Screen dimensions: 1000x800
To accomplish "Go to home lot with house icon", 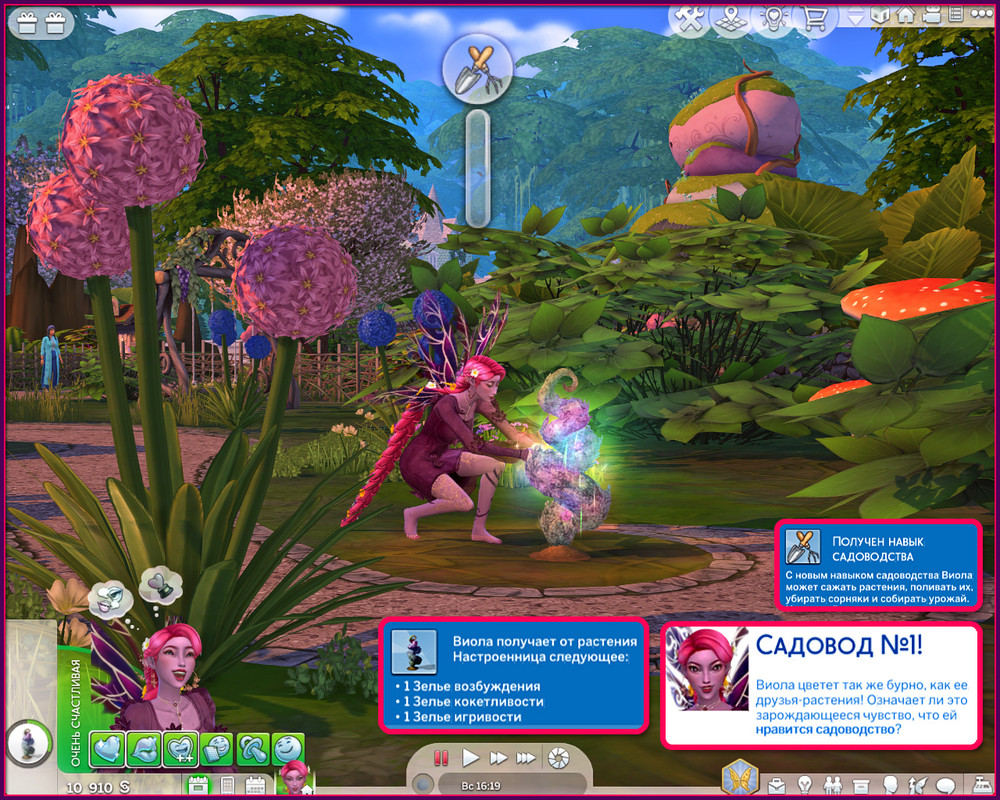I will tap(905, 16).
